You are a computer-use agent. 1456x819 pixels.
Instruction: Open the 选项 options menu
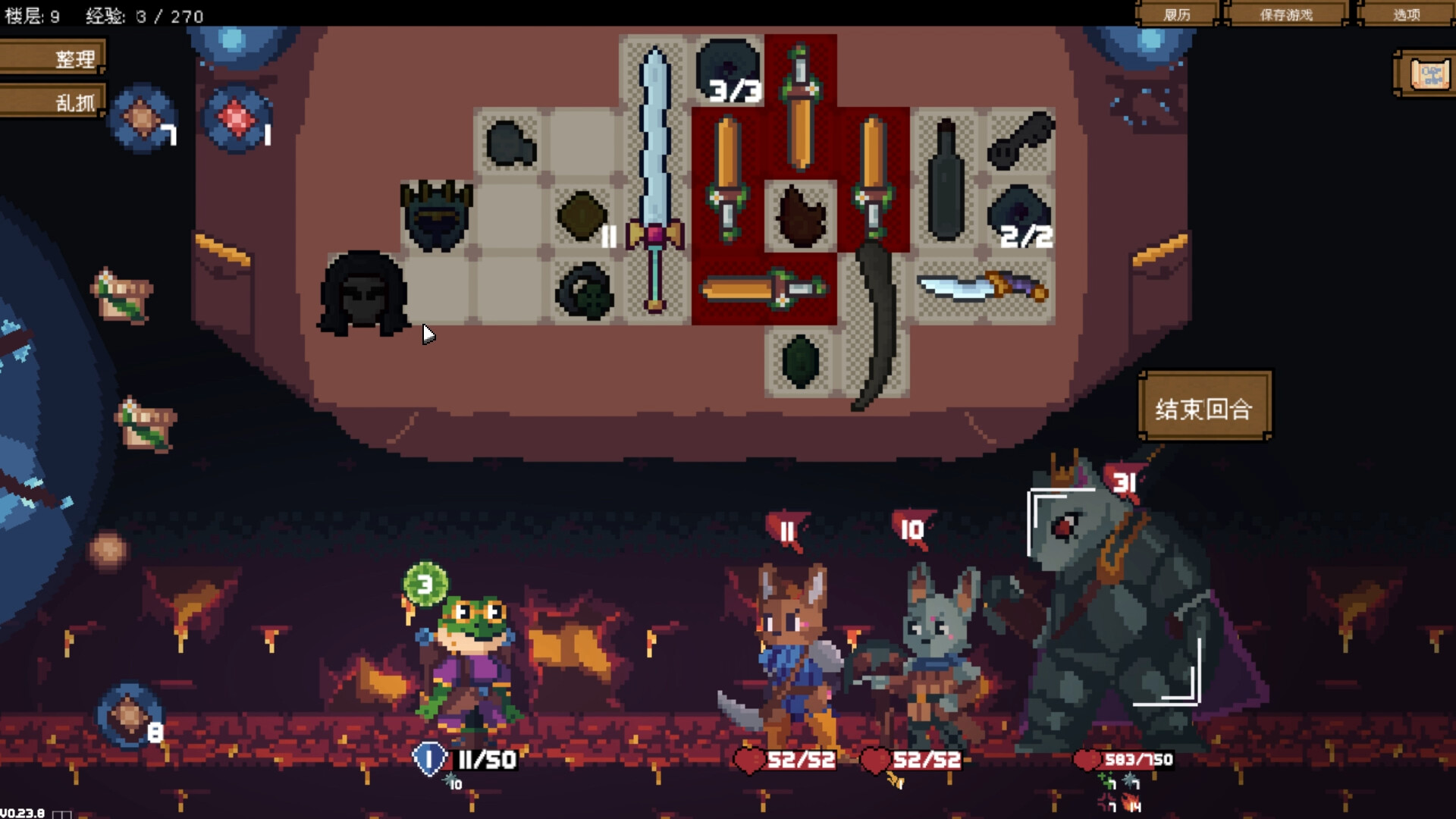[1407, 14]
